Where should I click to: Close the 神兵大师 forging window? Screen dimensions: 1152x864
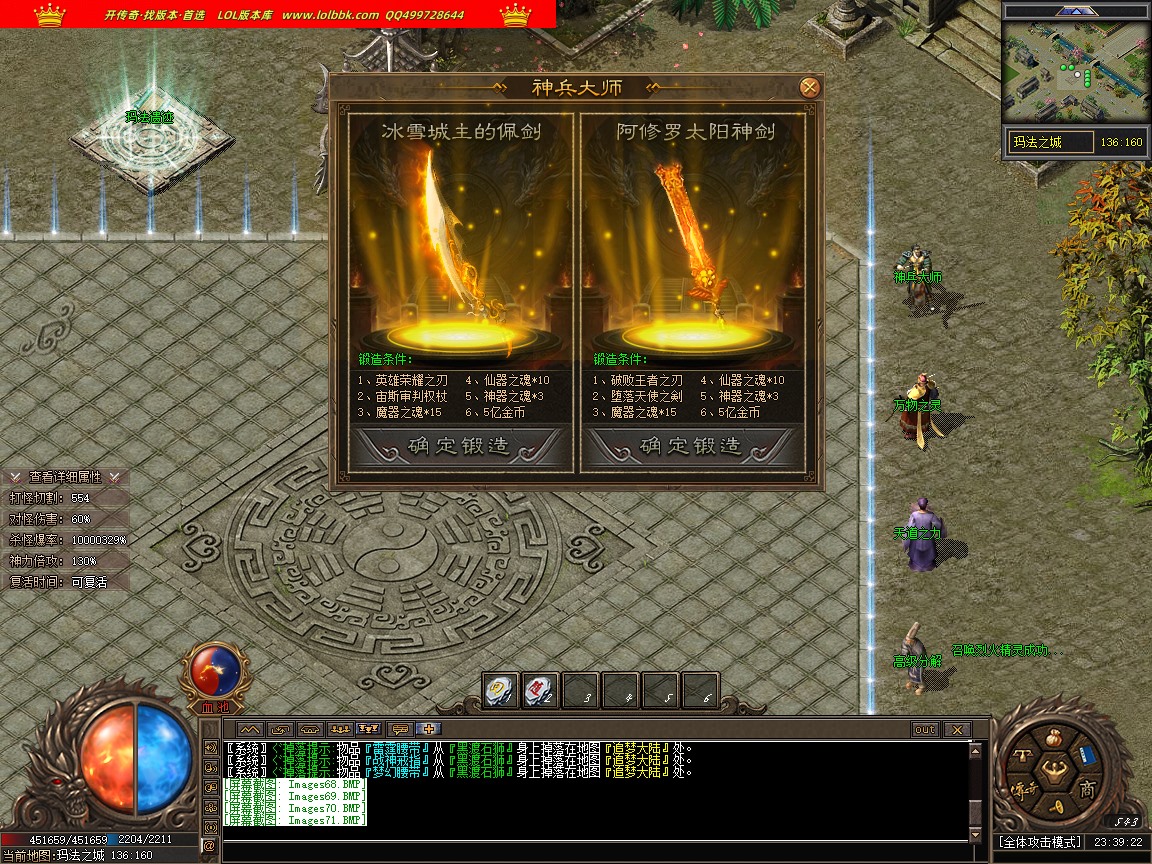click(x=810, y=87)
